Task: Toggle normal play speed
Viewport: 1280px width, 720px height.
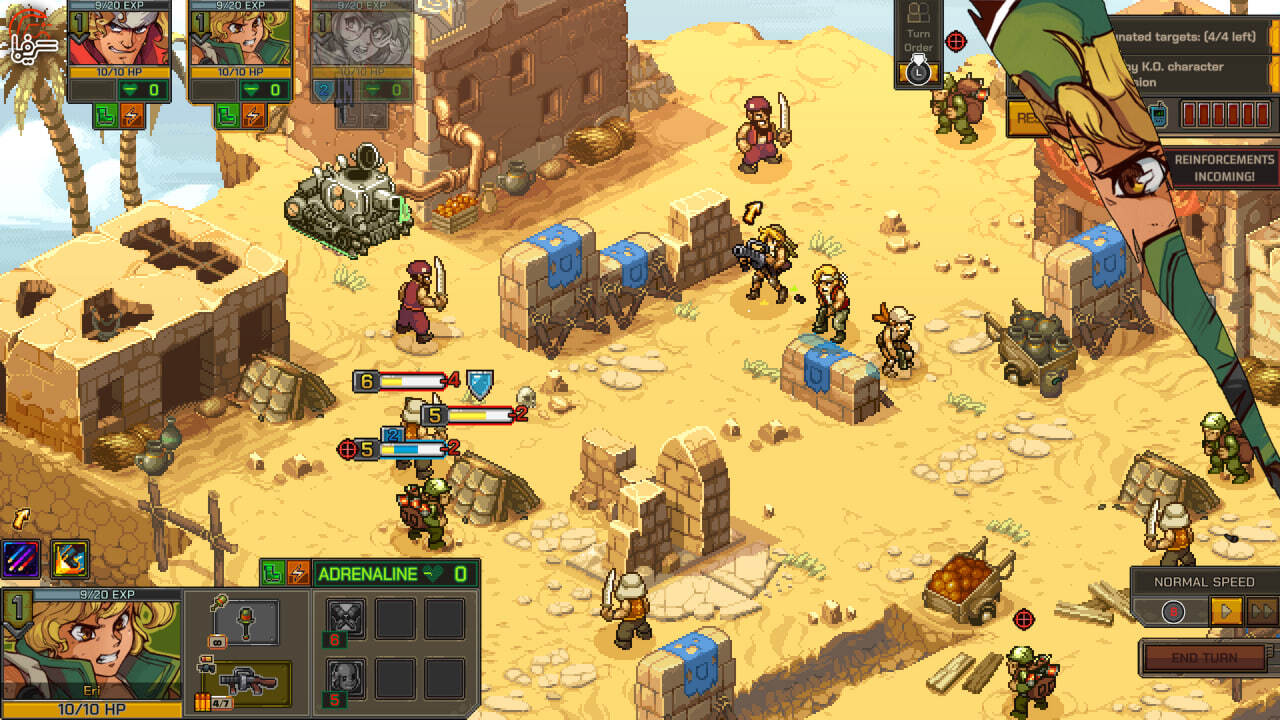Action: click(x=1227, y=611)
